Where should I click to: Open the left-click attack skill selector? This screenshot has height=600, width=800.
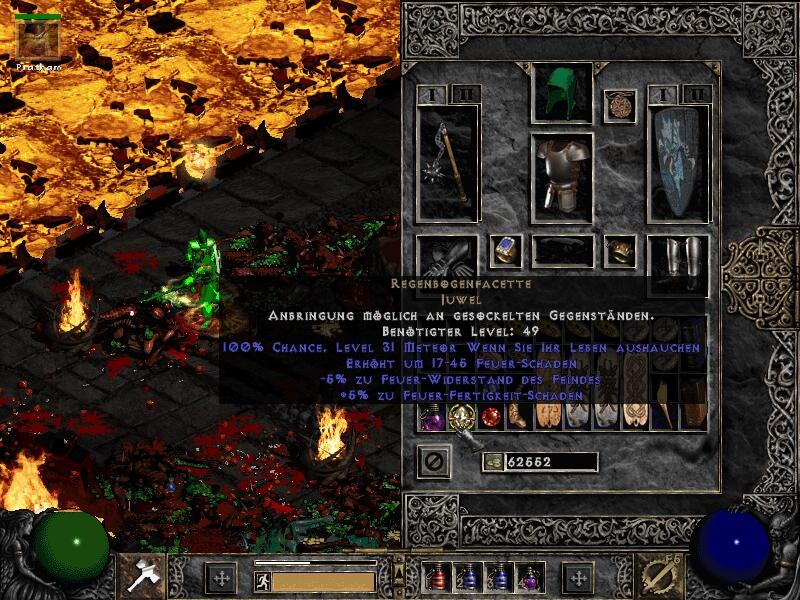click(138, 575)
